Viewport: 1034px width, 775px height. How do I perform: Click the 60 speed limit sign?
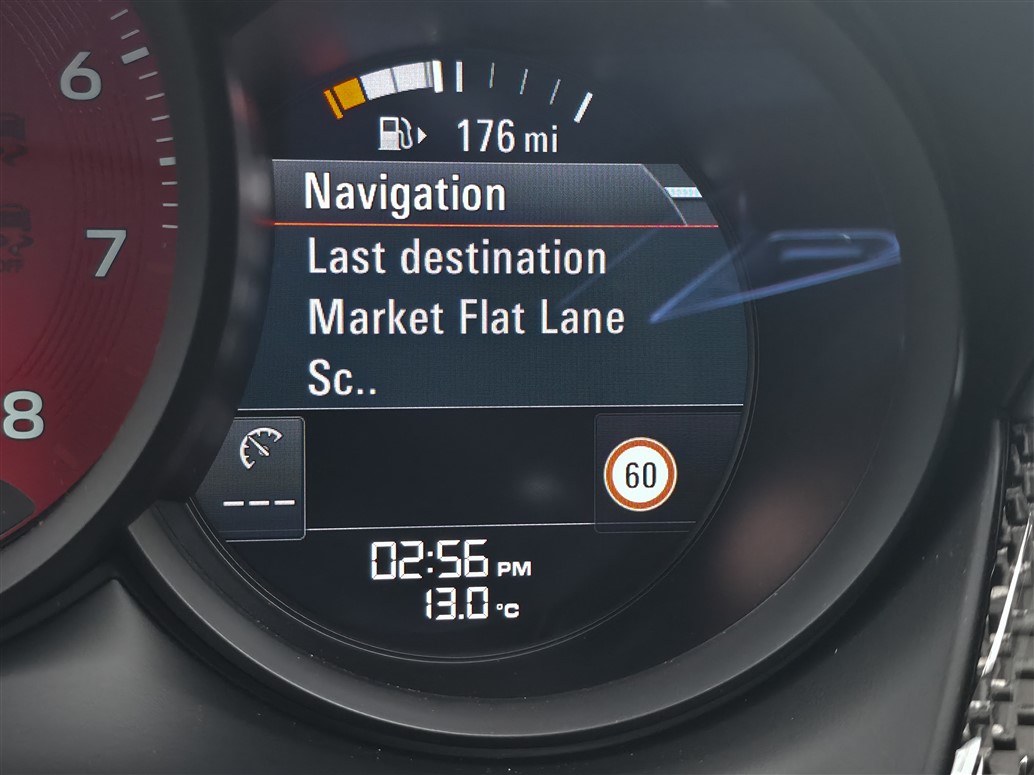tap(640, 474)
